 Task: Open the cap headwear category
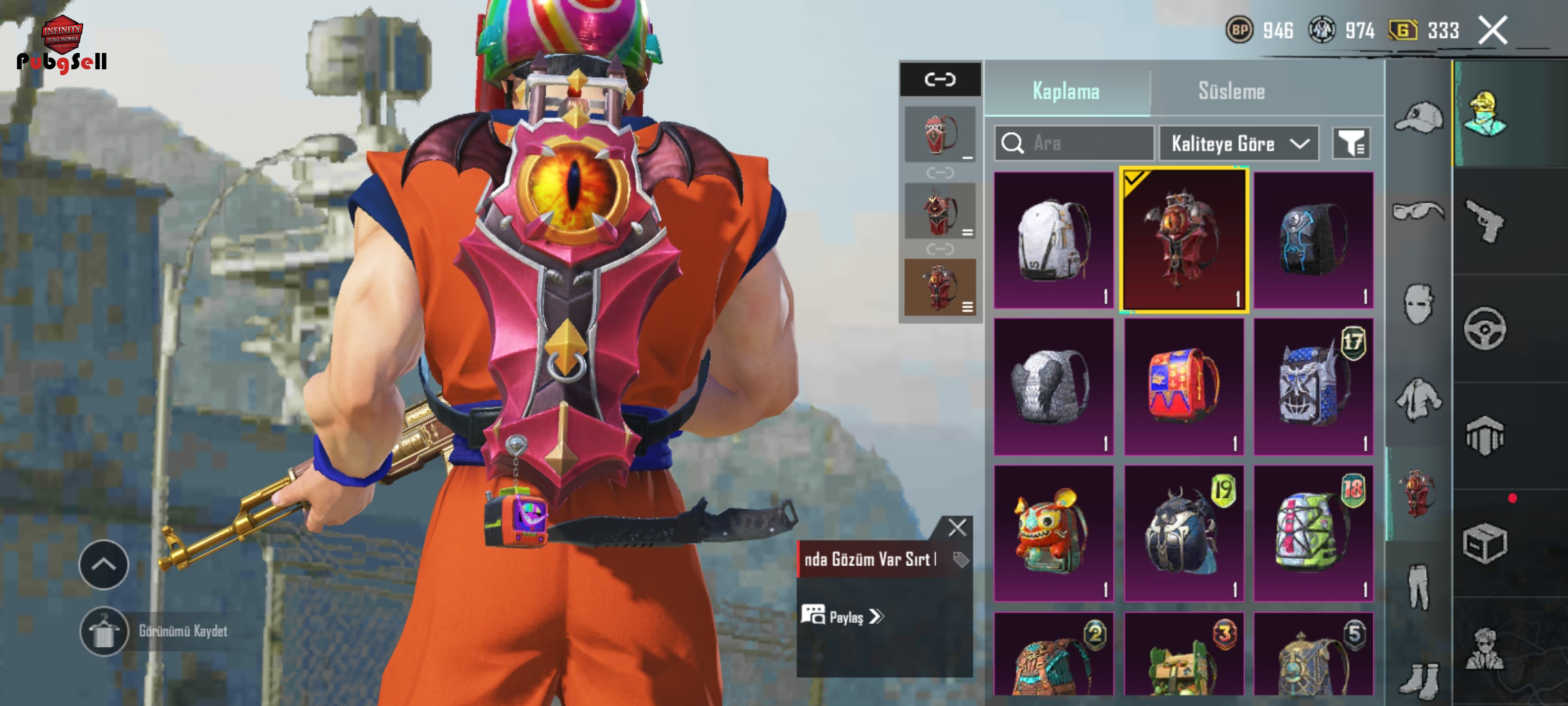click(1418, 118)
